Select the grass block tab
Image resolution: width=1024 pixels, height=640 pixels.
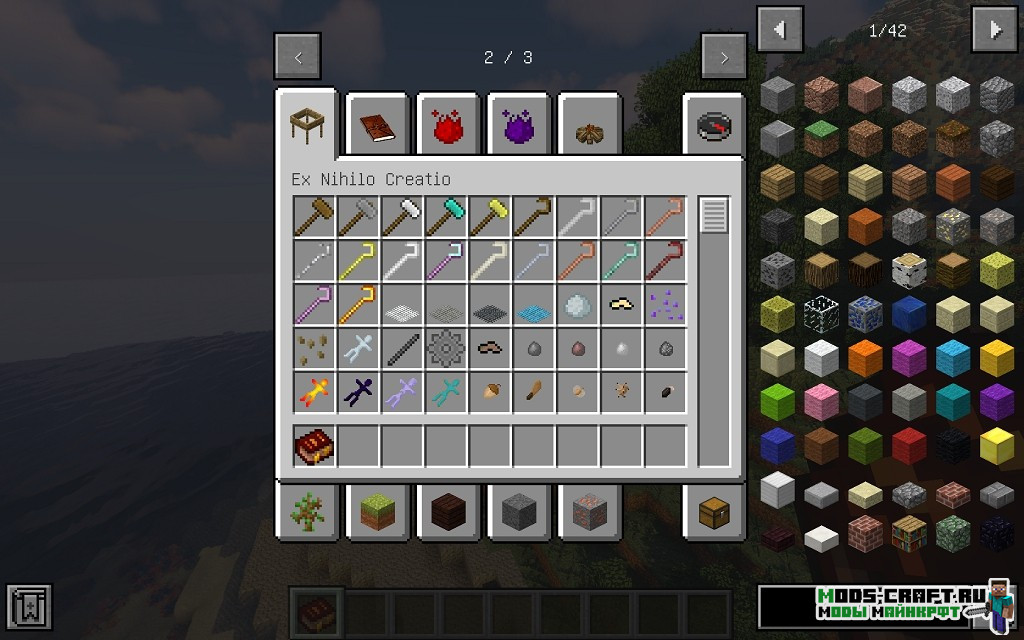(378, 512)
